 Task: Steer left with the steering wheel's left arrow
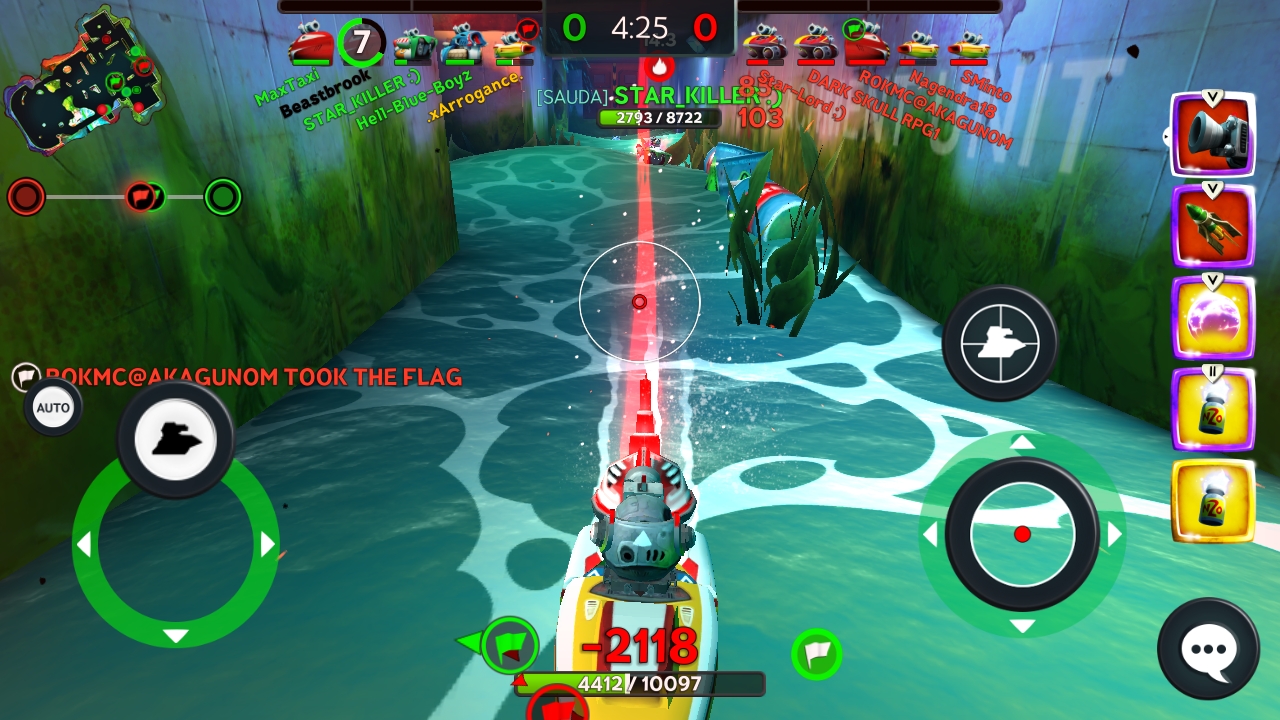(x=84, y=545)
